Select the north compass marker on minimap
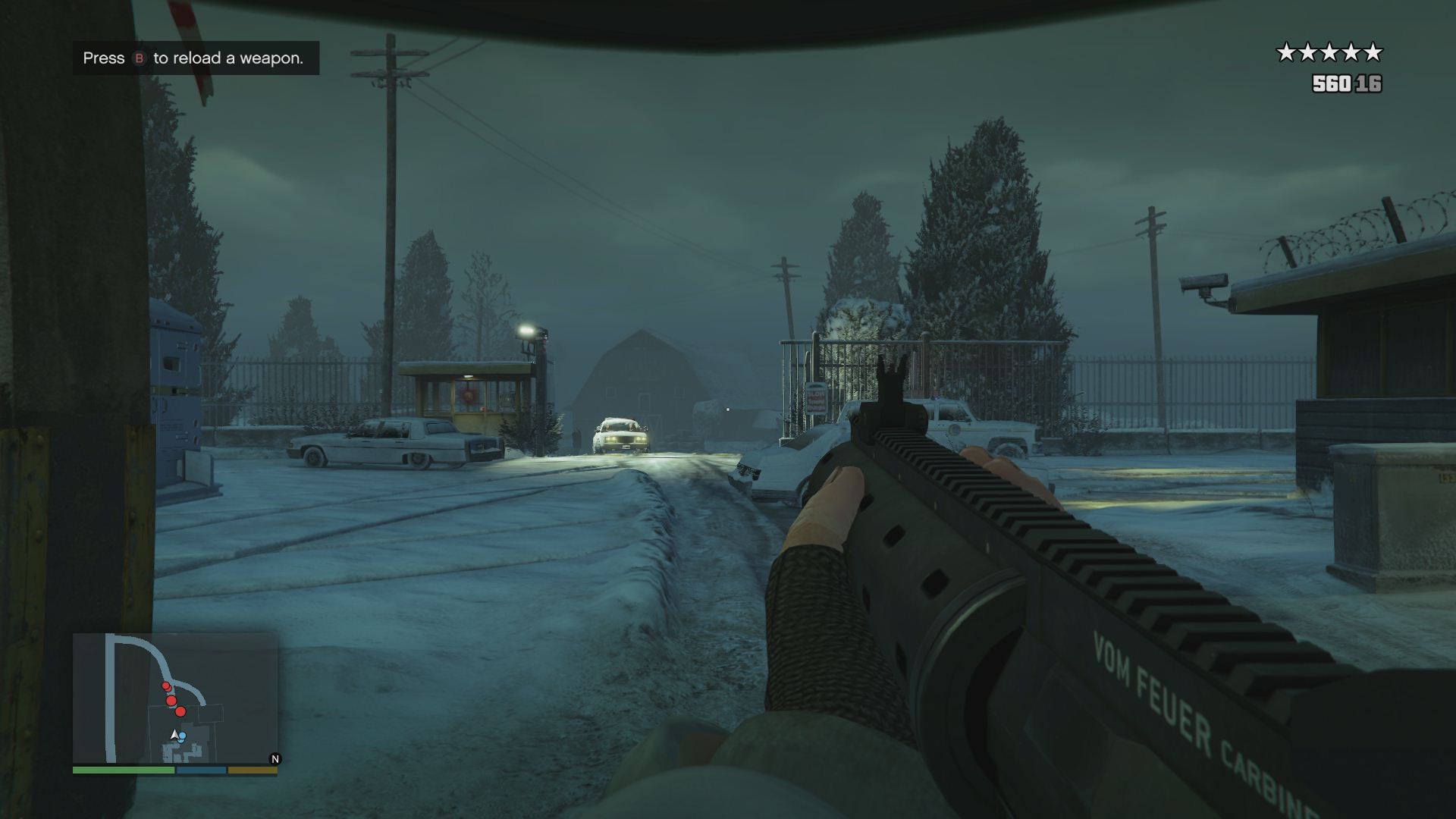The image size is (1456, 819). click(275, 758)
